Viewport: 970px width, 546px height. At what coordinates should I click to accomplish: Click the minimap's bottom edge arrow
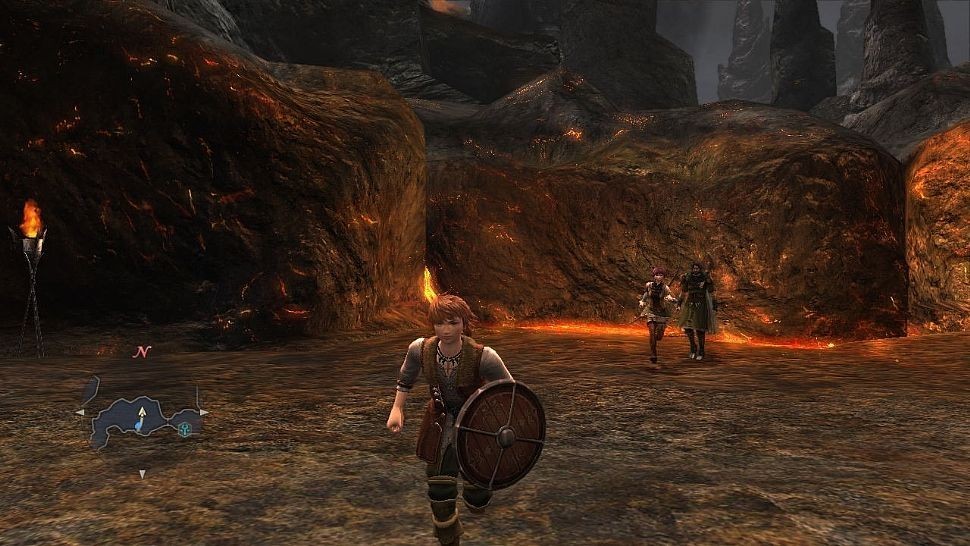142,473
